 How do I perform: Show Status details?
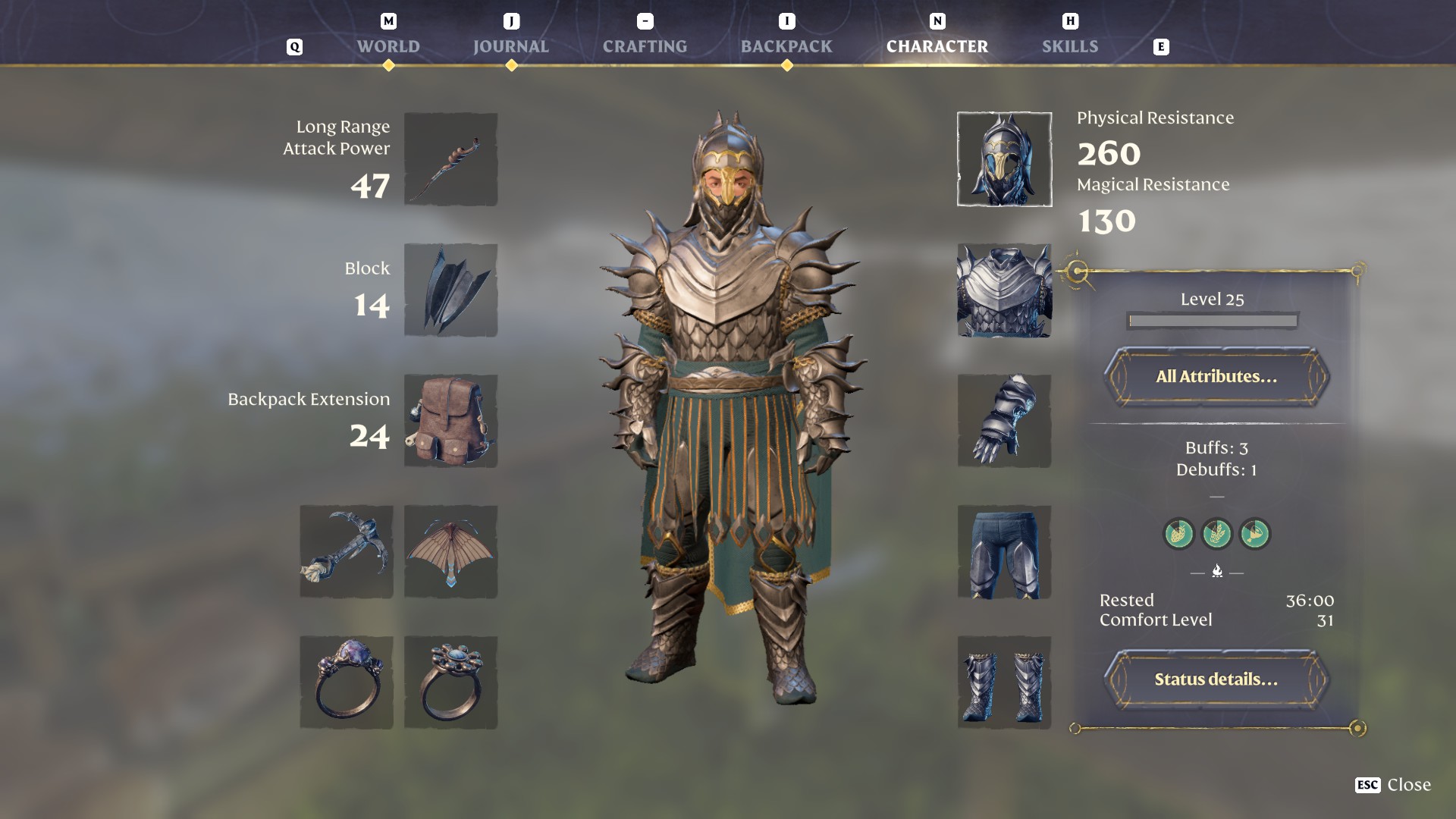[1216, 679]
